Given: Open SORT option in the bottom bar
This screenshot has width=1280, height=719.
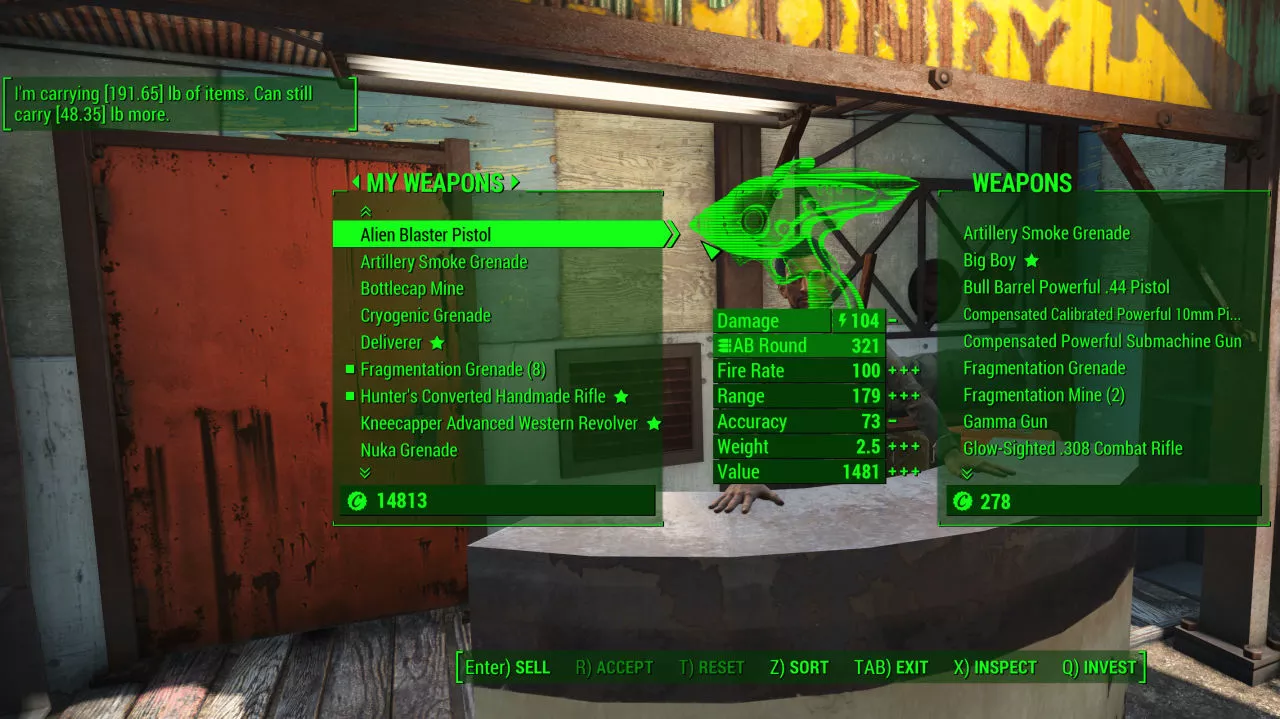Looking at the screenshot, I should pos(799,668).
